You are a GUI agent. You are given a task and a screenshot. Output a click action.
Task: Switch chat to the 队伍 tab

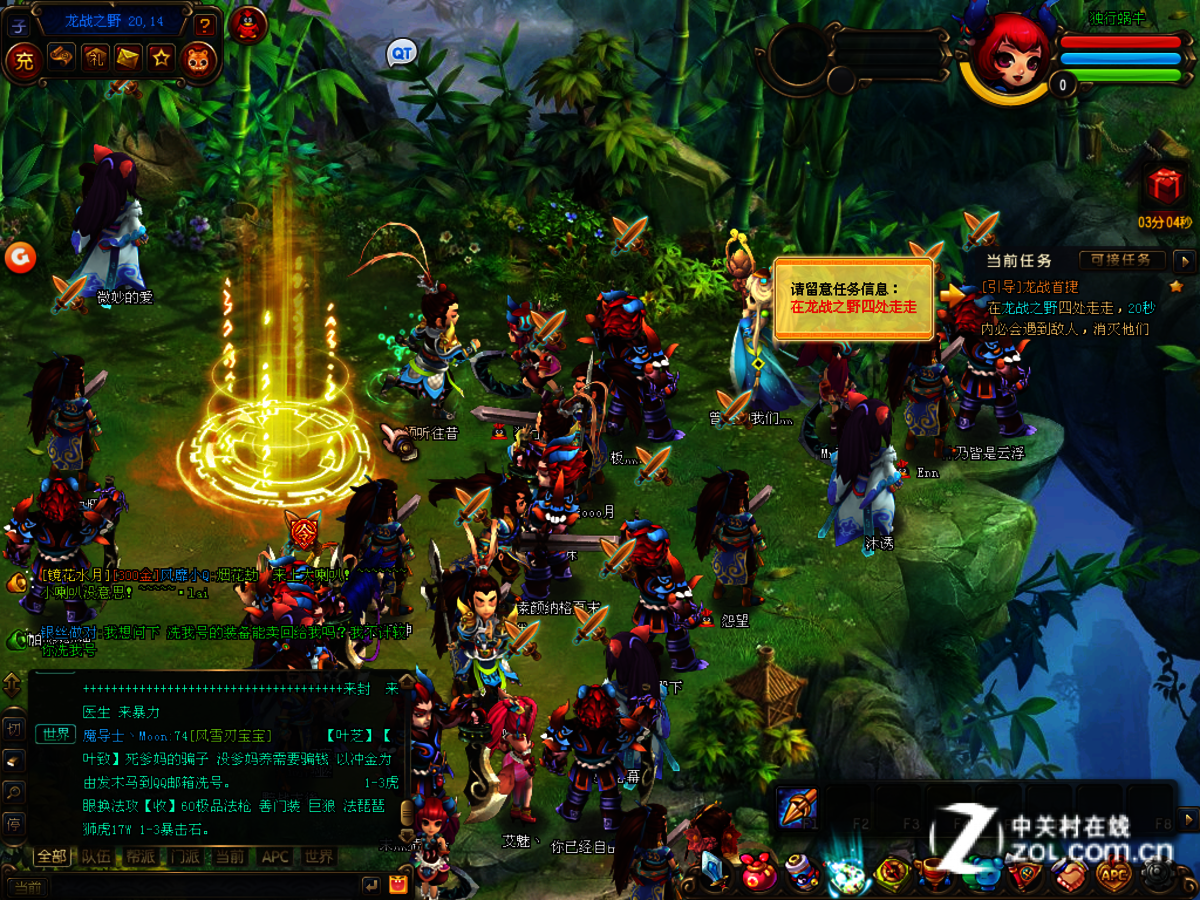point(97,857)
